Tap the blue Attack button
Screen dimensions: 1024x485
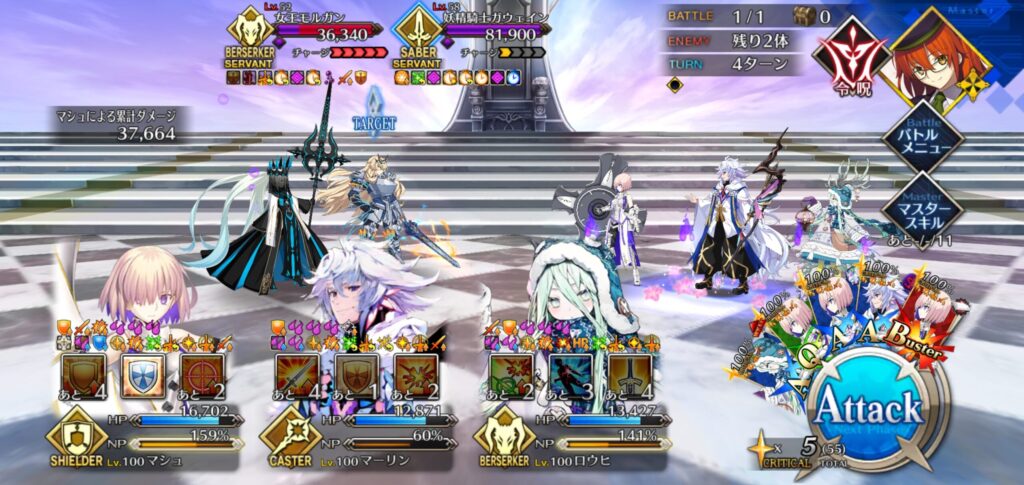pos(868,410)
